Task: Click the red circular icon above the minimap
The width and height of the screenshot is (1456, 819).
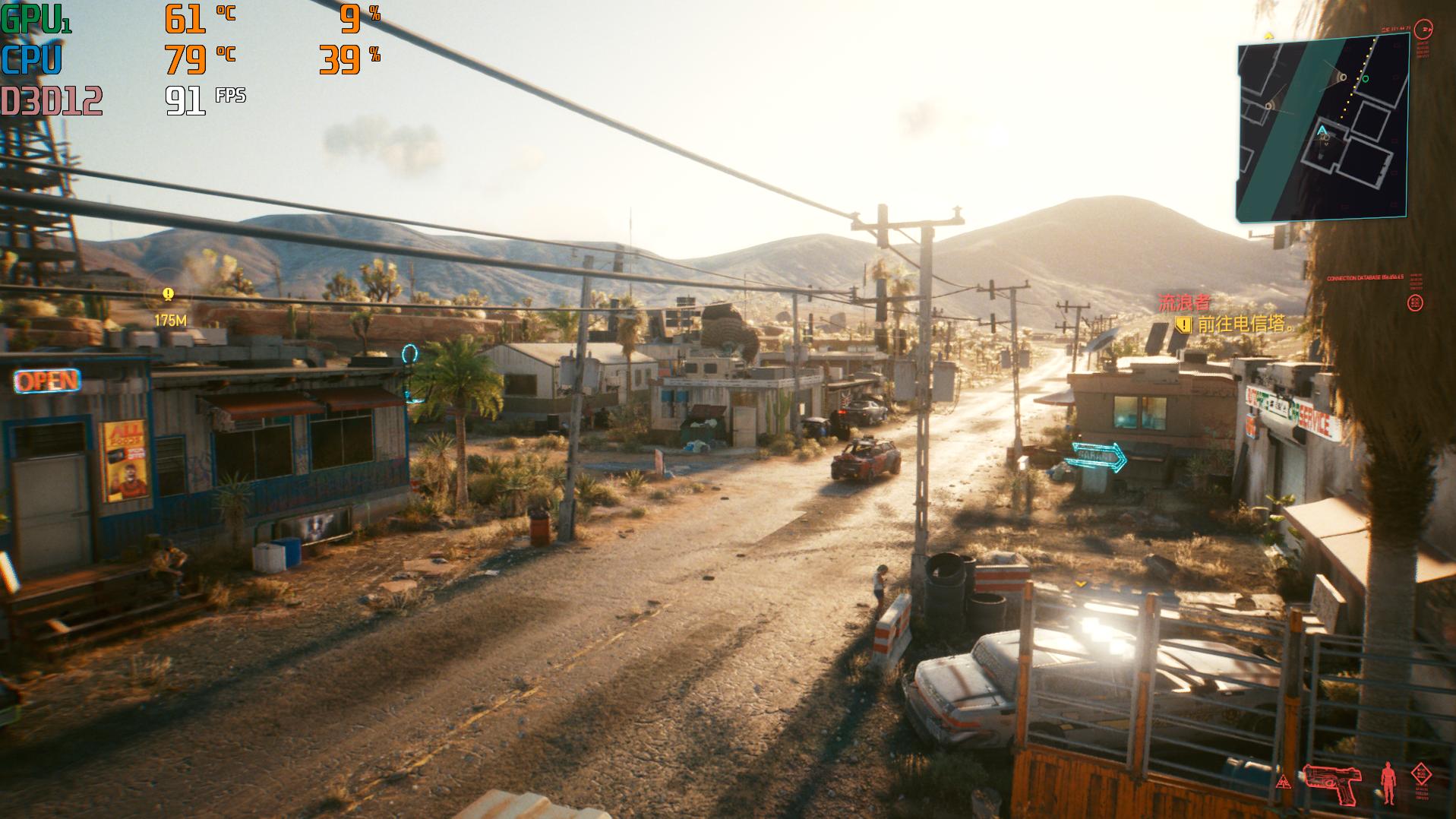Action: coord(1426,30)
